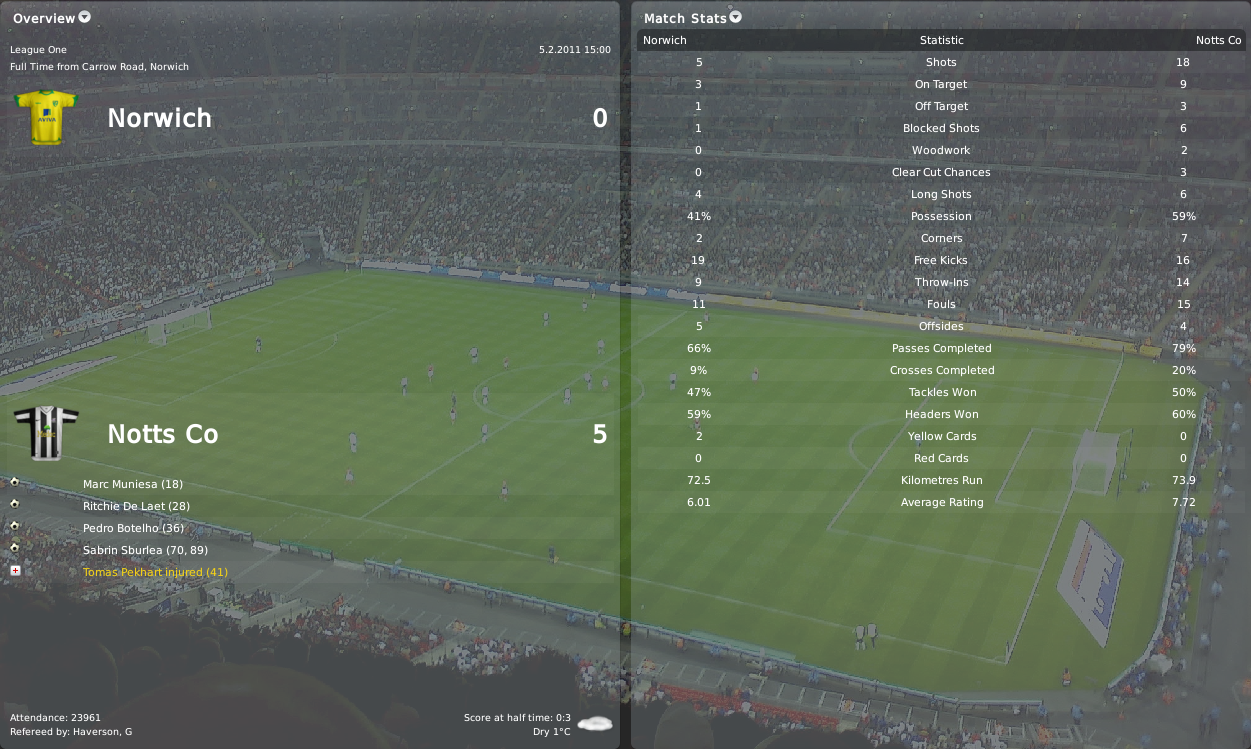Viewport: 1251px width, 749px height.
Task: View goalscorer Sabrin Sburlea
Action: (x=145, y=550)
